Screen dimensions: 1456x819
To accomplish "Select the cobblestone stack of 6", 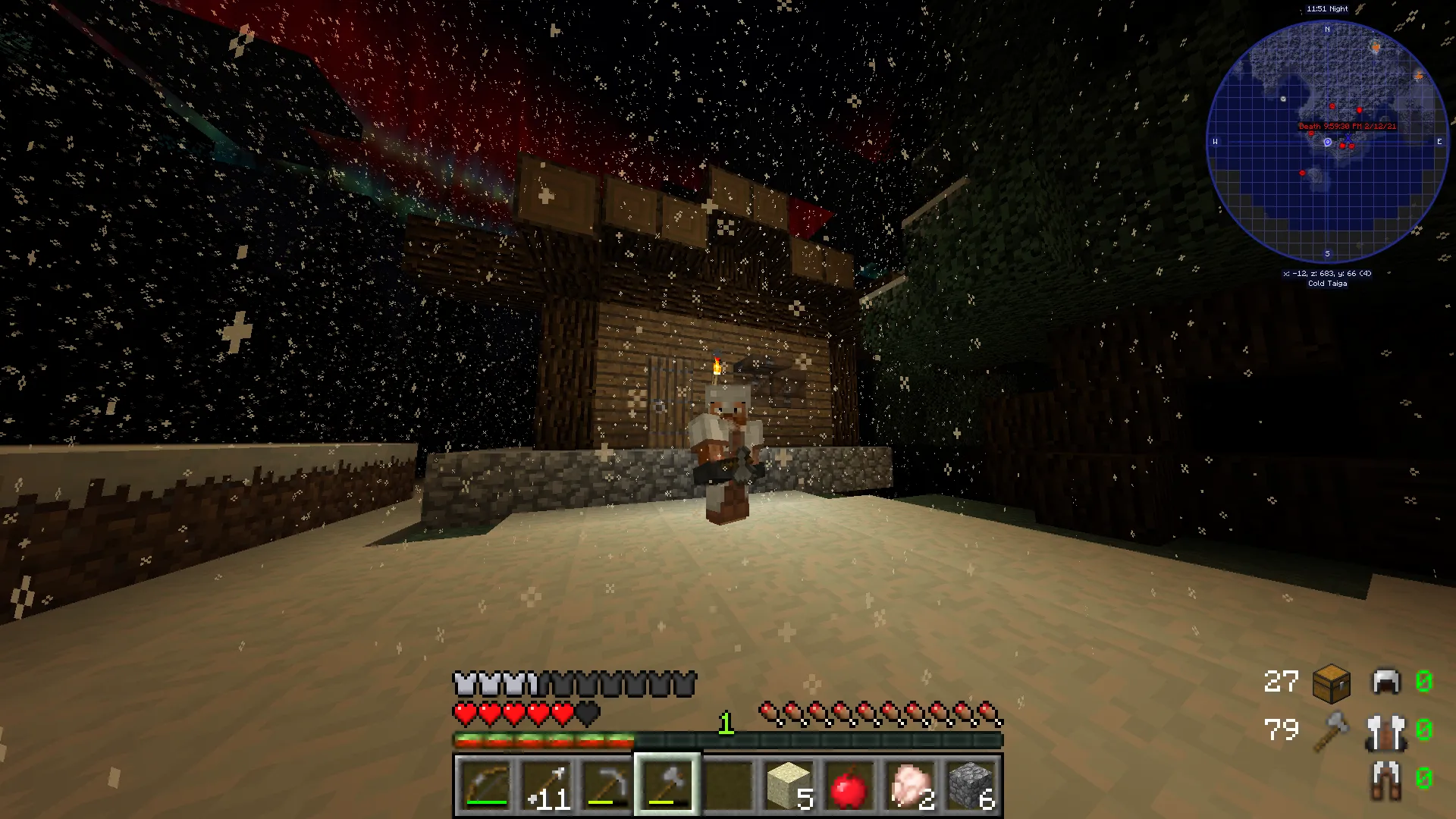I will [x=970, y=785].
